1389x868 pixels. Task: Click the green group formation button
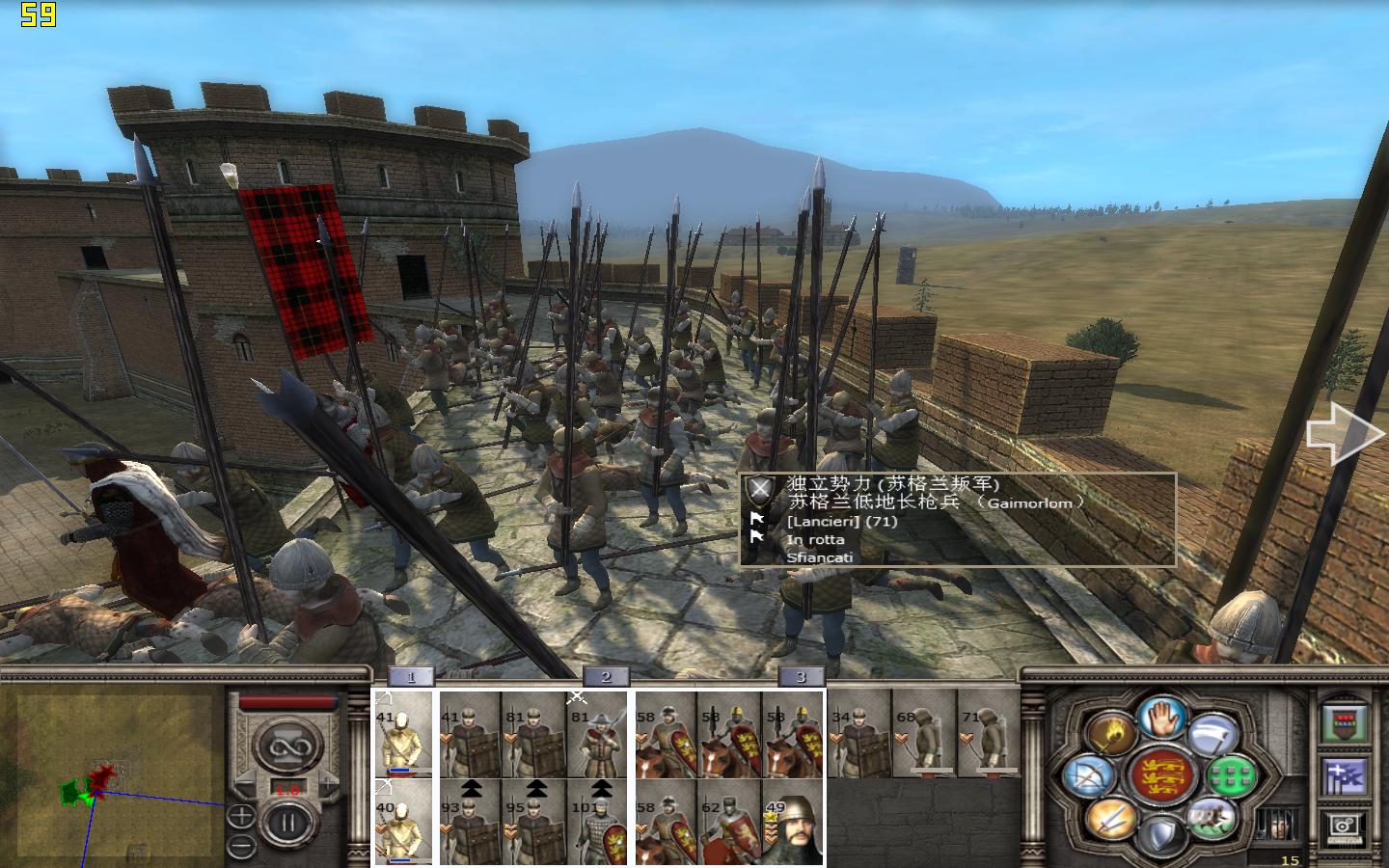click(1233, 775)
